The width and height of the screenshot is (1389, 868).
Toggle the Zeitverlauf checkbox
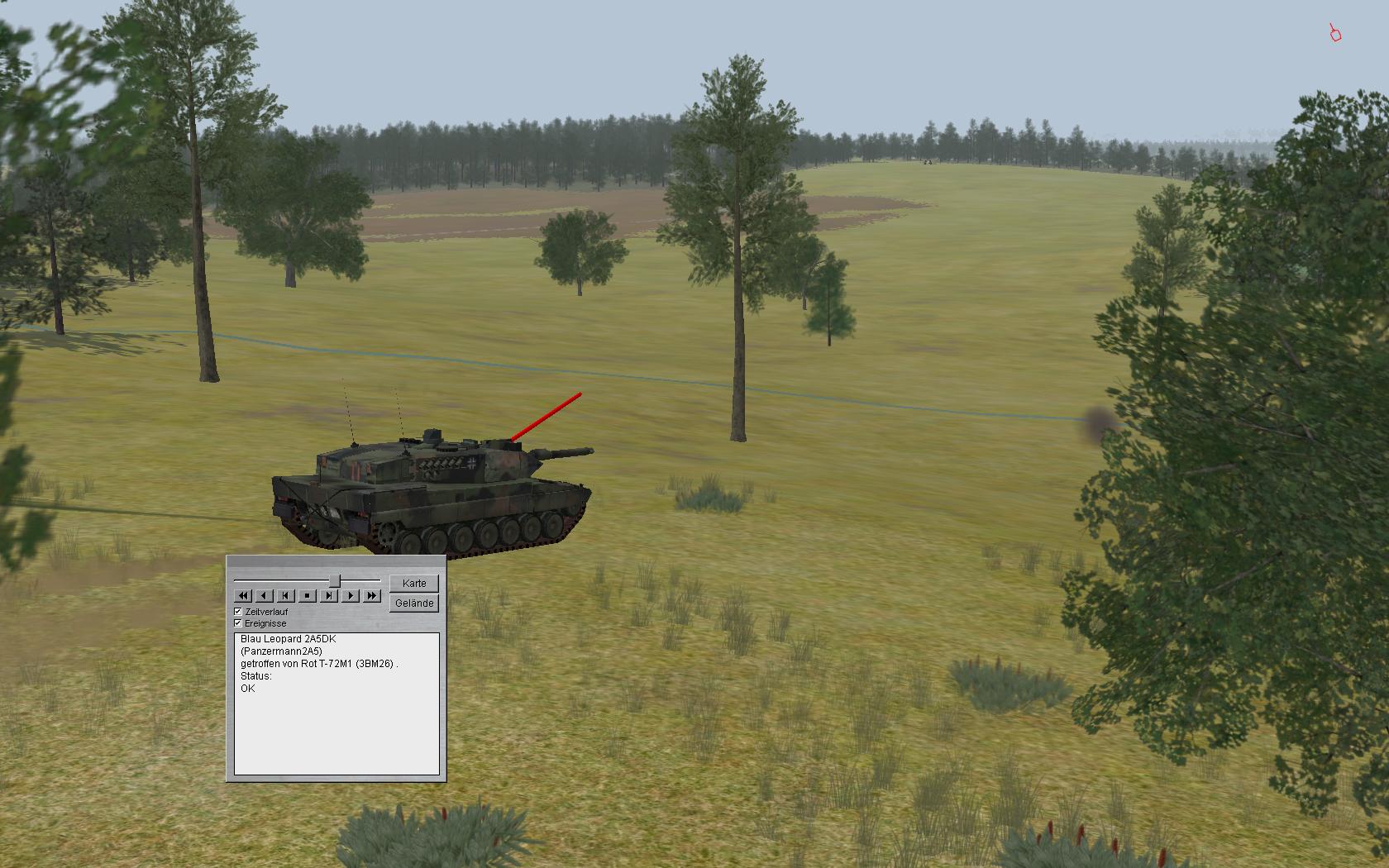tap(238, 612)
